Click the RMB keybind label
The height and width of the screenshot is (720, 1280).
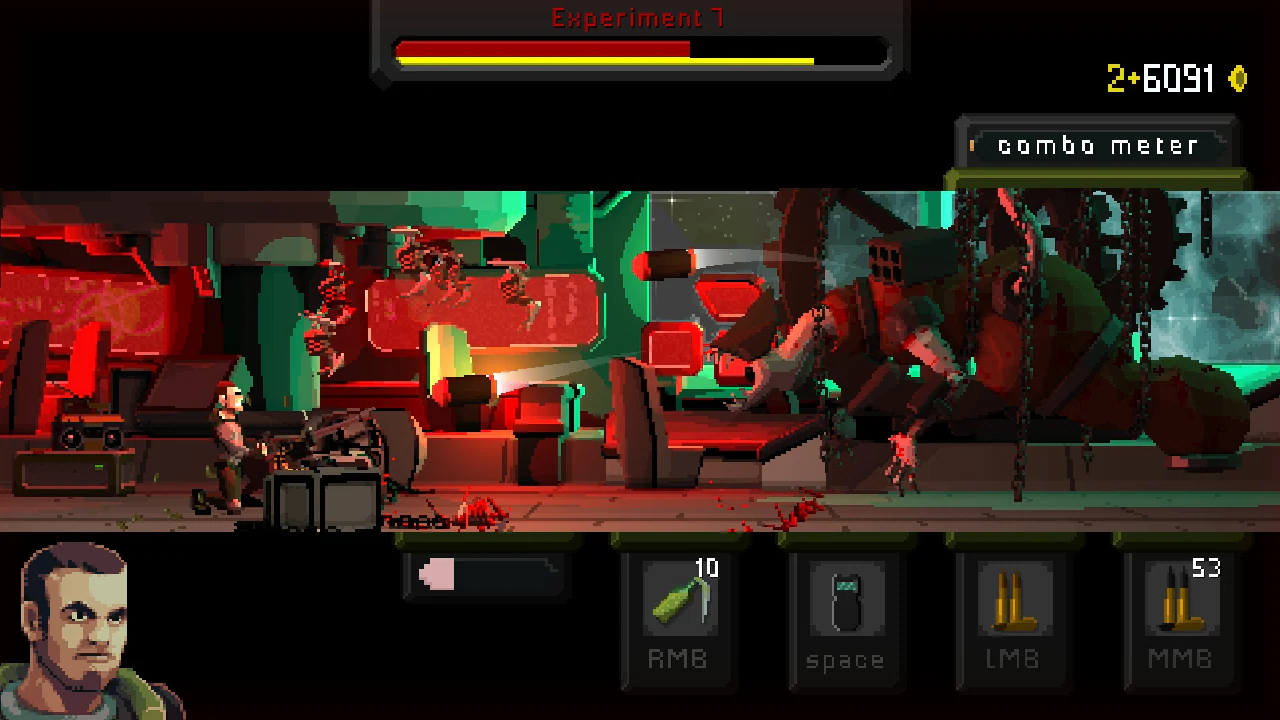click(678, 660)
